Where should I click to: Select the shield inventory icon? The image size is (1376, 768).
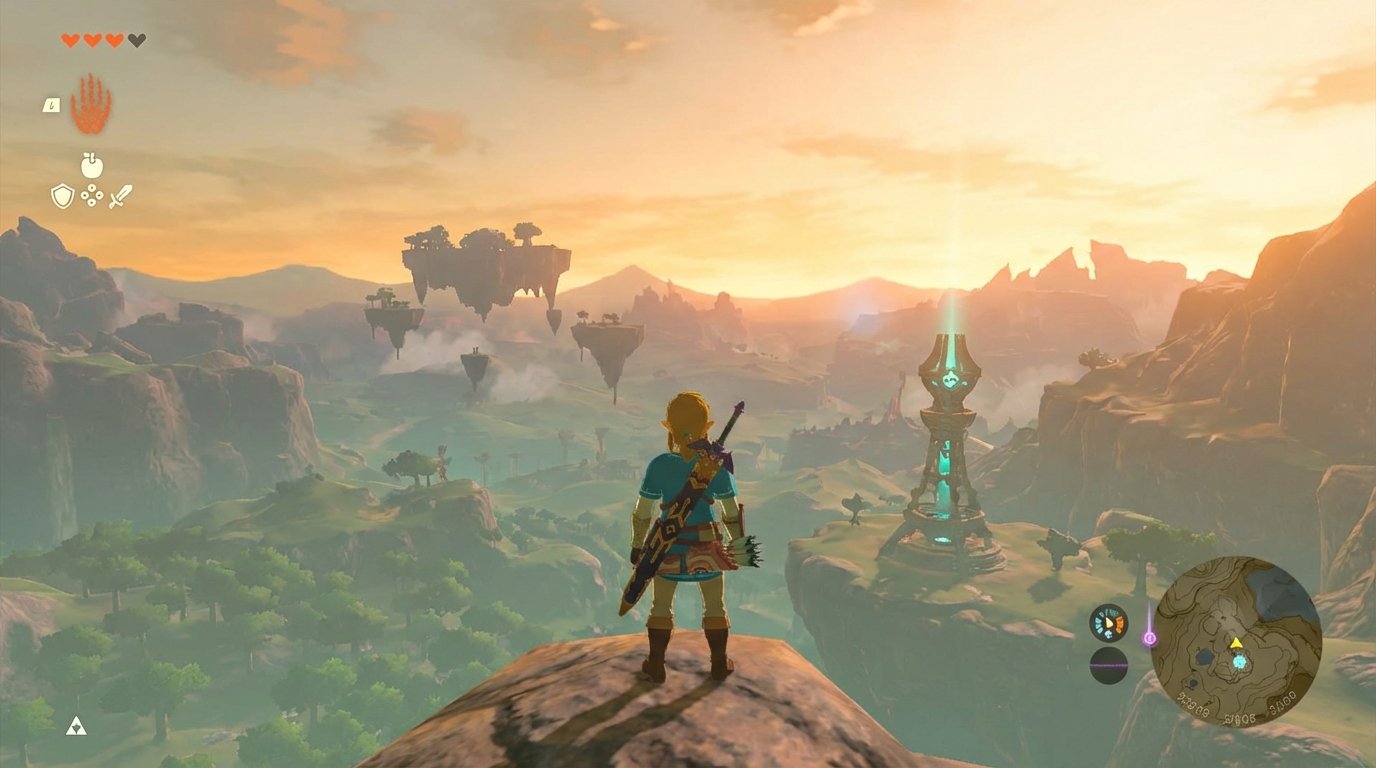tap(62, 197)
